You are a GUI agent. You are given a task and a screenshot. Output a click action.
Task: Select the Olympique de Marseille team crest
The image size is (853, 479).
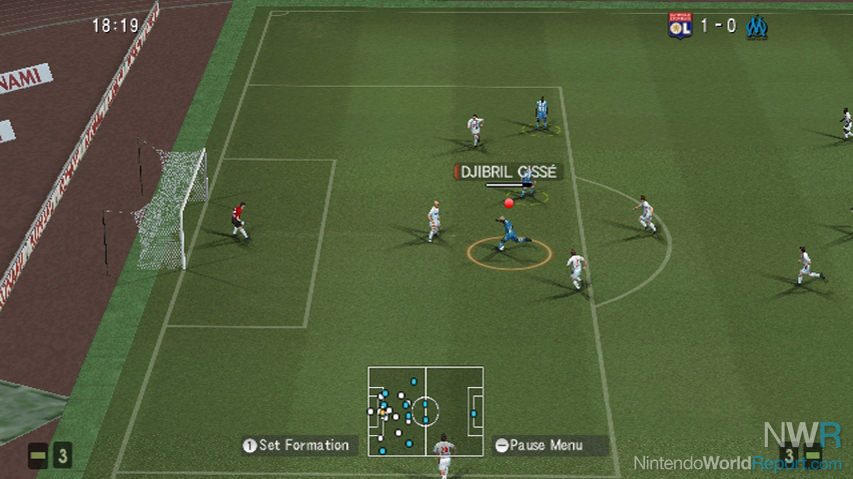pyautogui.click(x=757, y=26)
